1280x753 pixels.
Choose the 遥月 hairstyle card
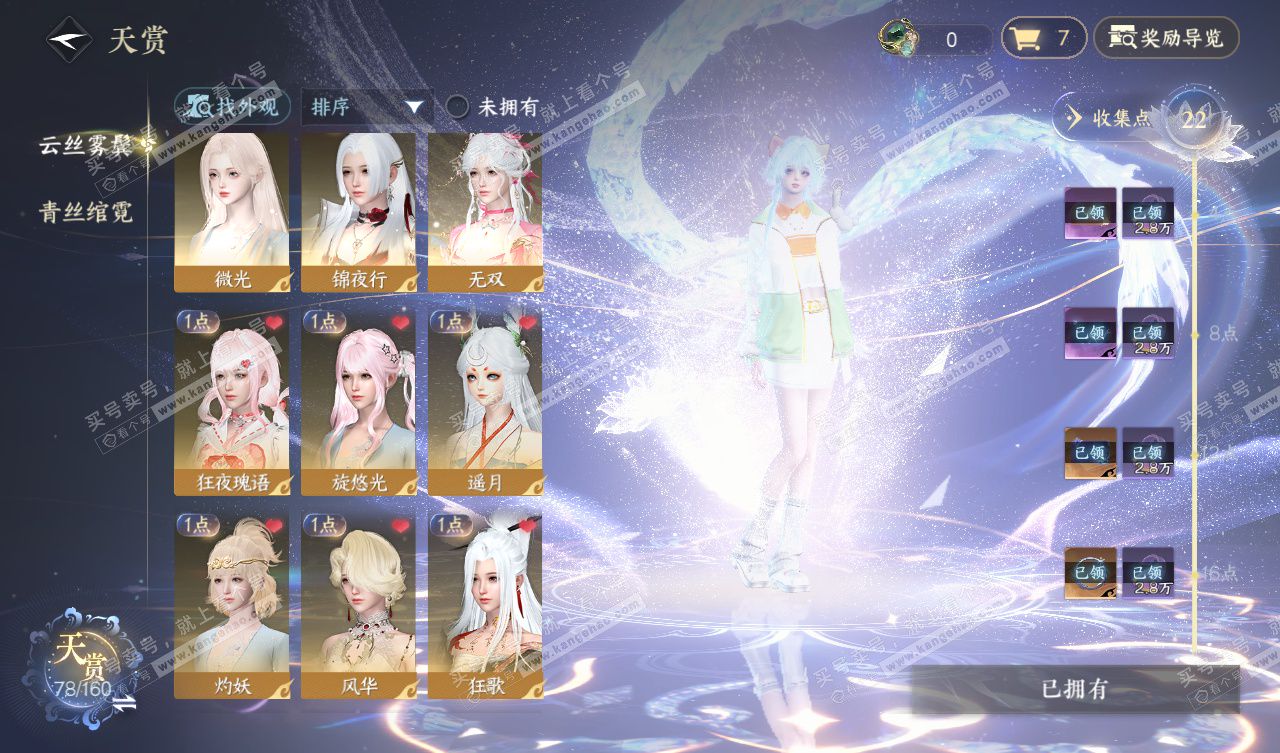pyautogui.click(x=486, y=402)
